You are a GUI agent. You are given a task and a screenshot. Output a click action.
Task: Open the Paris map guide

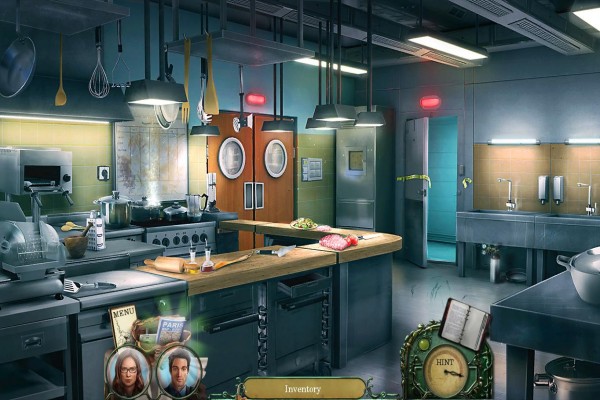[x=171, y=330]
